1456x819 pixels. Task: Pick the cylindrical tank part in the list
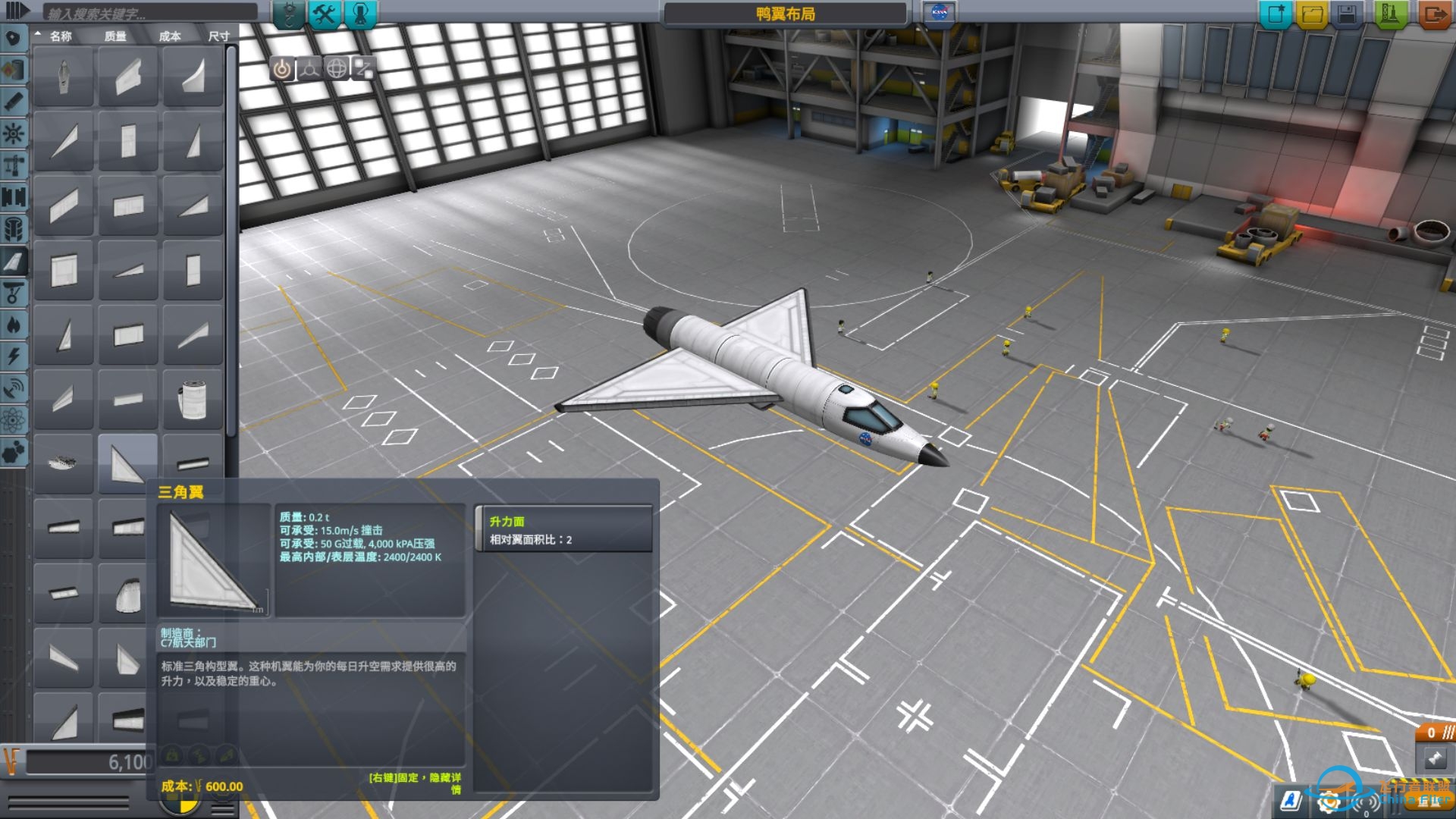[x=193, y=399]
